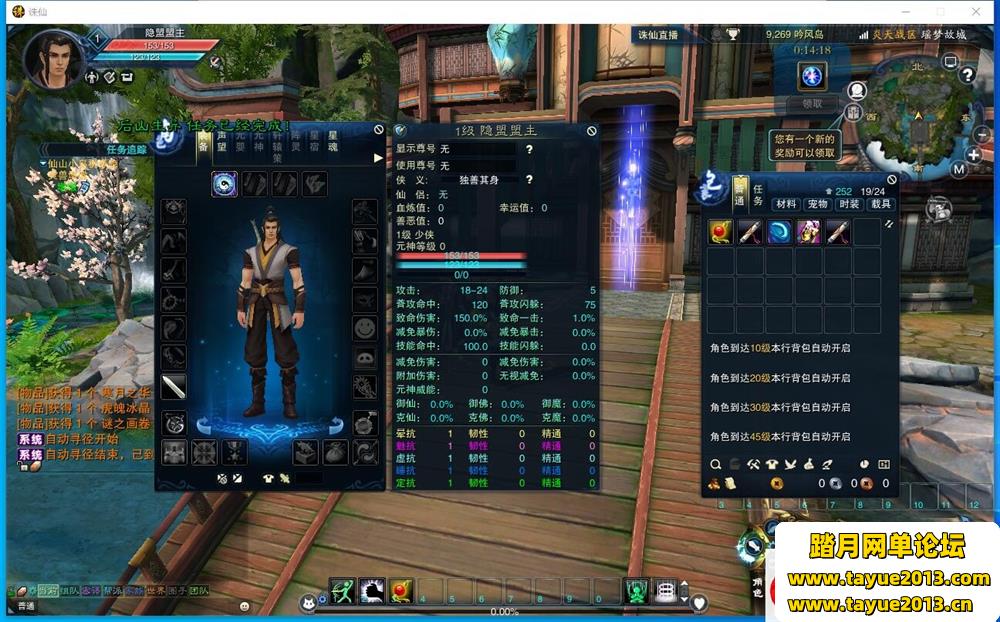Select the yin-yang taiji equipment slot
1000x622 pixels.
point(224,184)
